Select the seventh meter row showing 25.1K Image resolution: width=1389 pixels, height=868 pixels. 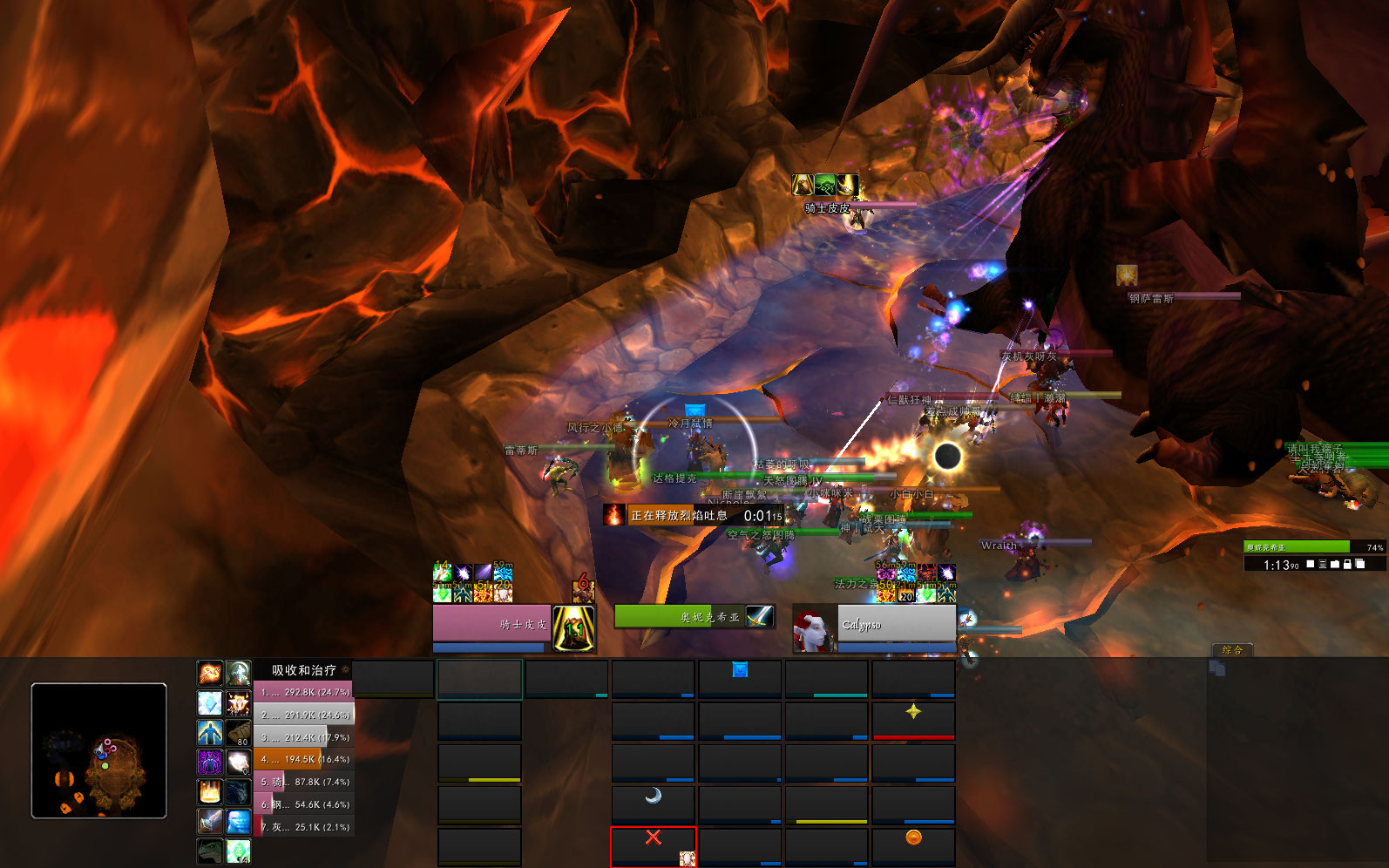point(303,827)
